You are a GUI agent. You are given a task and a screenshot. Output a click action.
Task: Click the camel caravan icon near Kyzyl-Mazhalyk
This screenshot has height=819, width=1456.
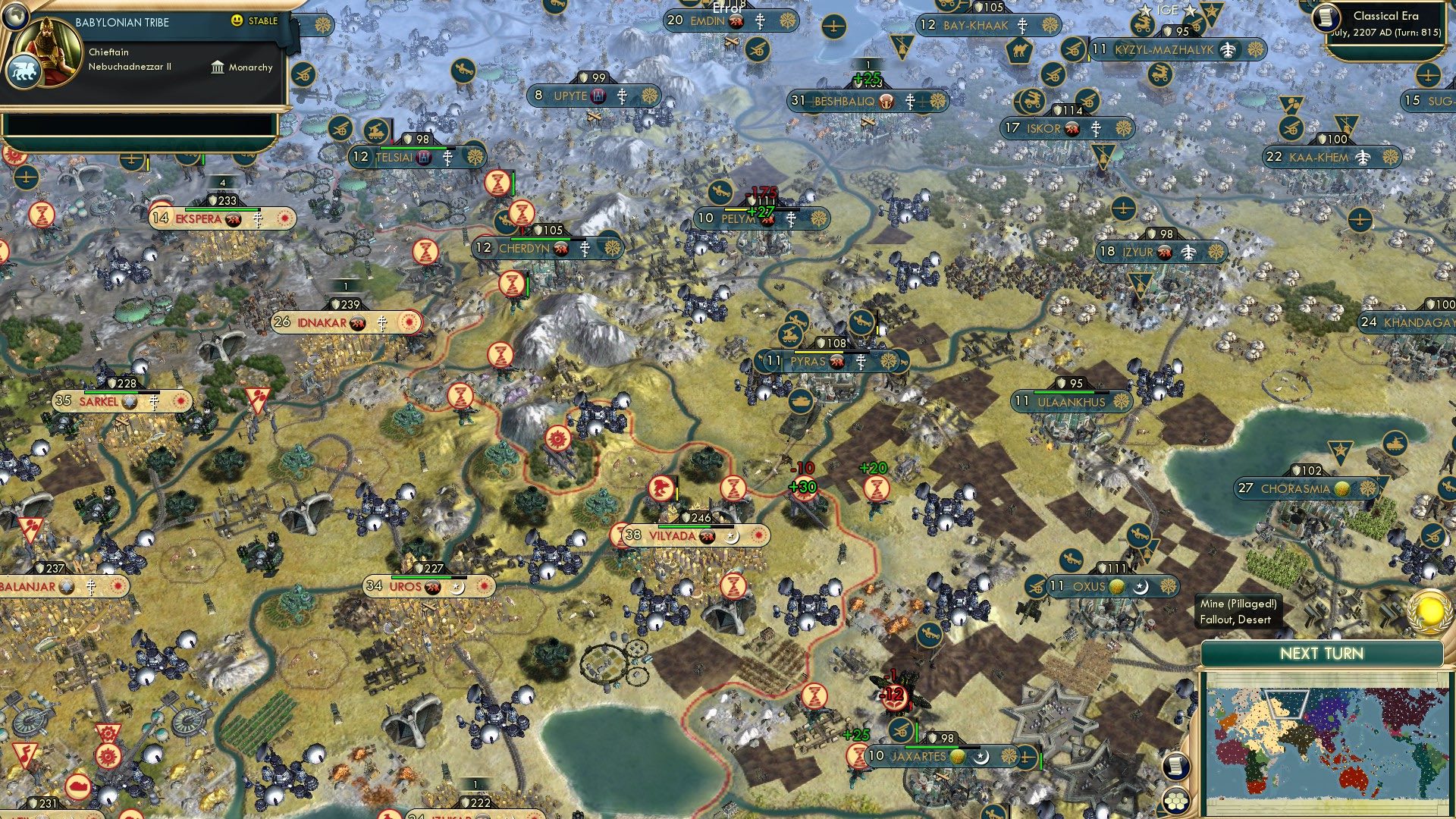(1018, 51)
